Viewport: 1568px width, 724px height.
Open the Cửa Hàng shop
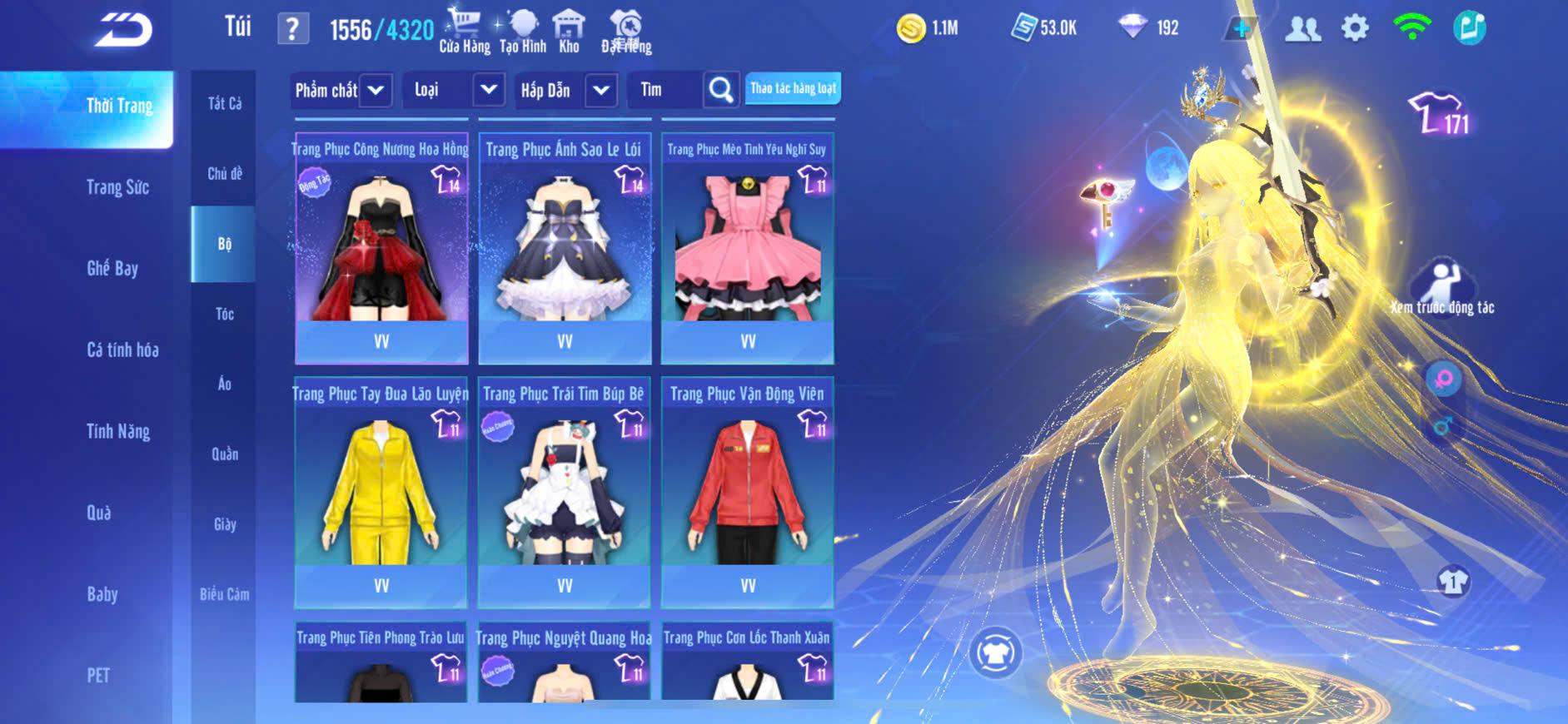click(x=465, y=31)
